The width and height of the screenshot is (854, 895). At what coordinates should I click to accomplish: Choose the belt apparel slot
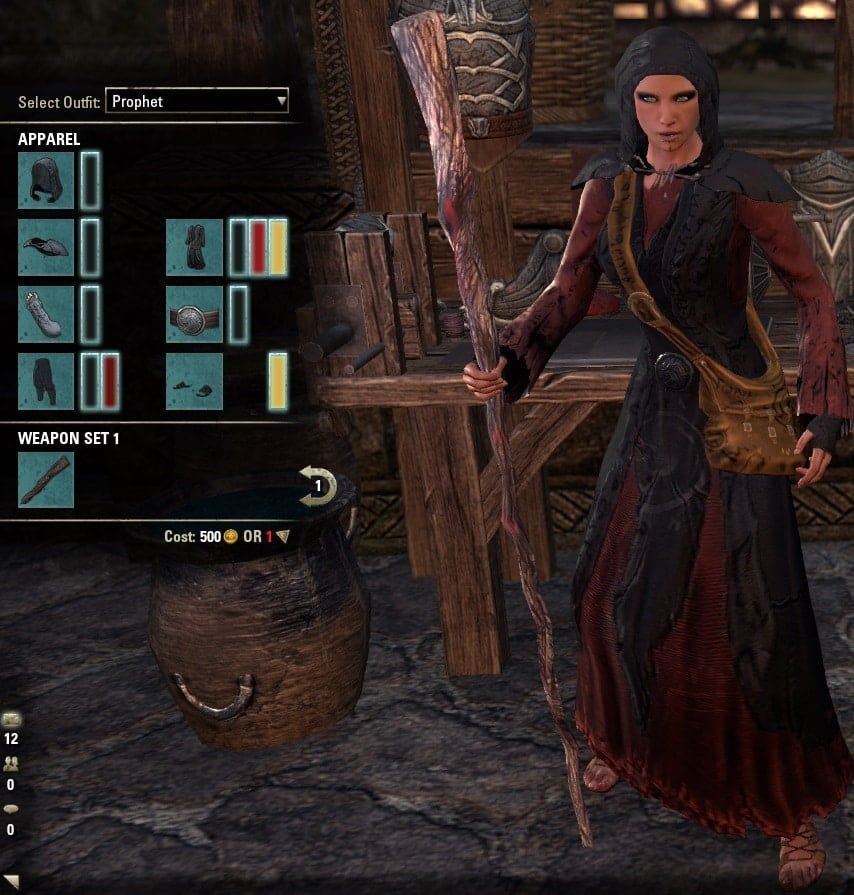coord(194,314)
